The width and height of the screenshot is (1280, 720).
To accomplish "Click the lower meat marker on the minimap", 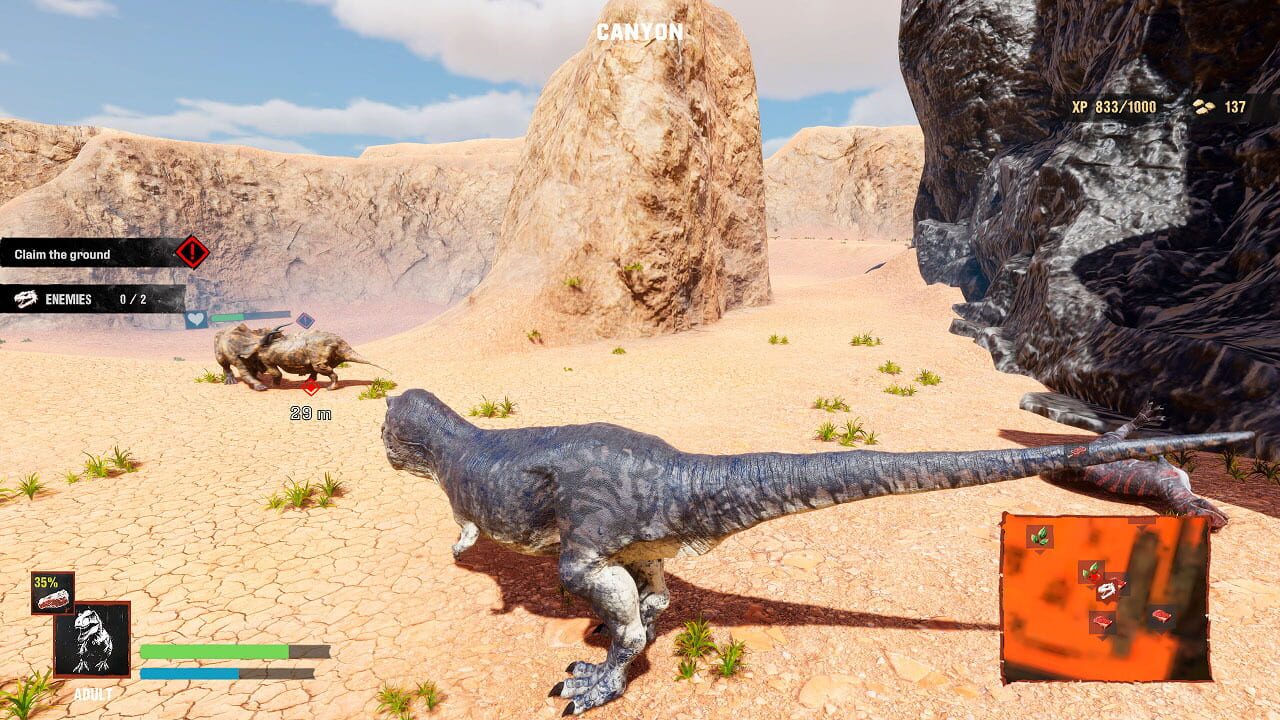I will (x=1103, y=620).
